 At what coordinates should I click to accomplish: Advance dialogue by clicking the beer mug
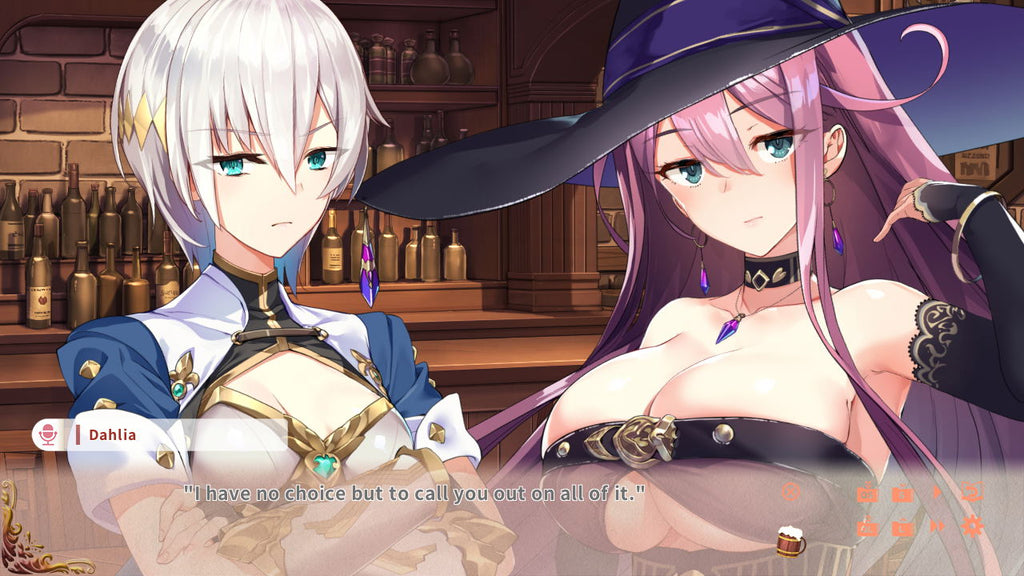790,540
